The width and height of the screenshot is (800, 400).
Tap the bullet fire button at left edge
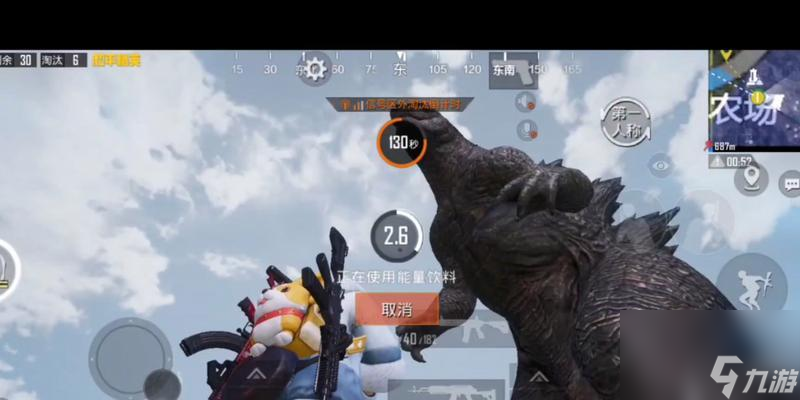(x=8, y=268)
